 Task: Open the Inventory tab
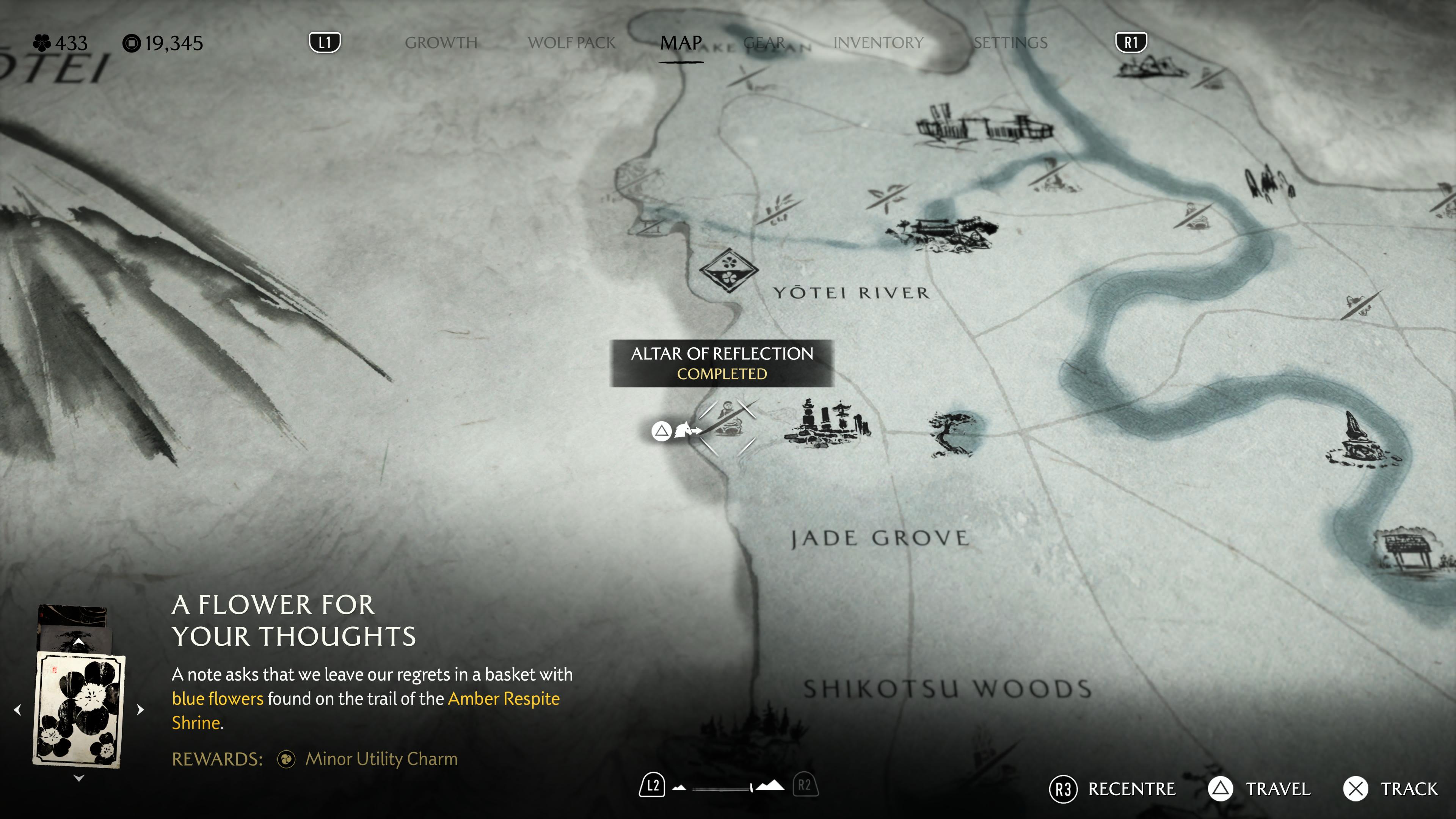[879, 43]
